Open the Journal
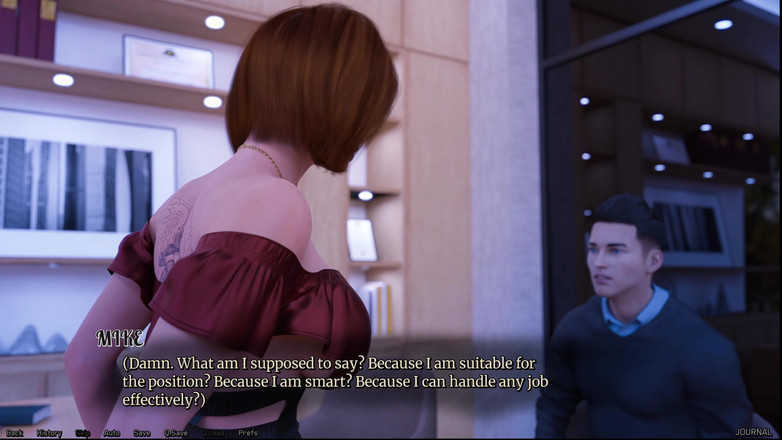The height and width of the screenshot is (440, 782). 754,433
